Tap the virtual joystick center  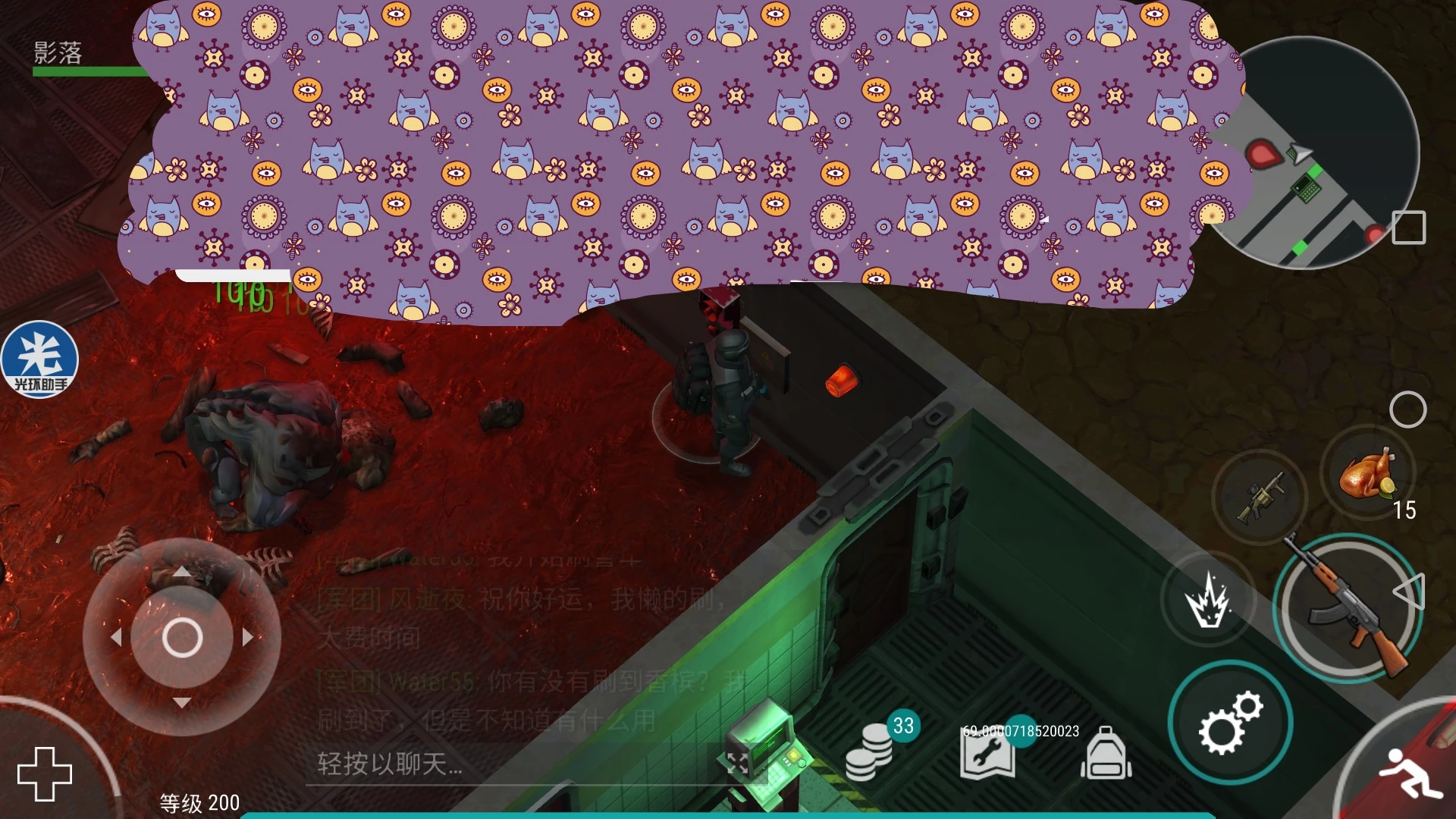(182, 637)
